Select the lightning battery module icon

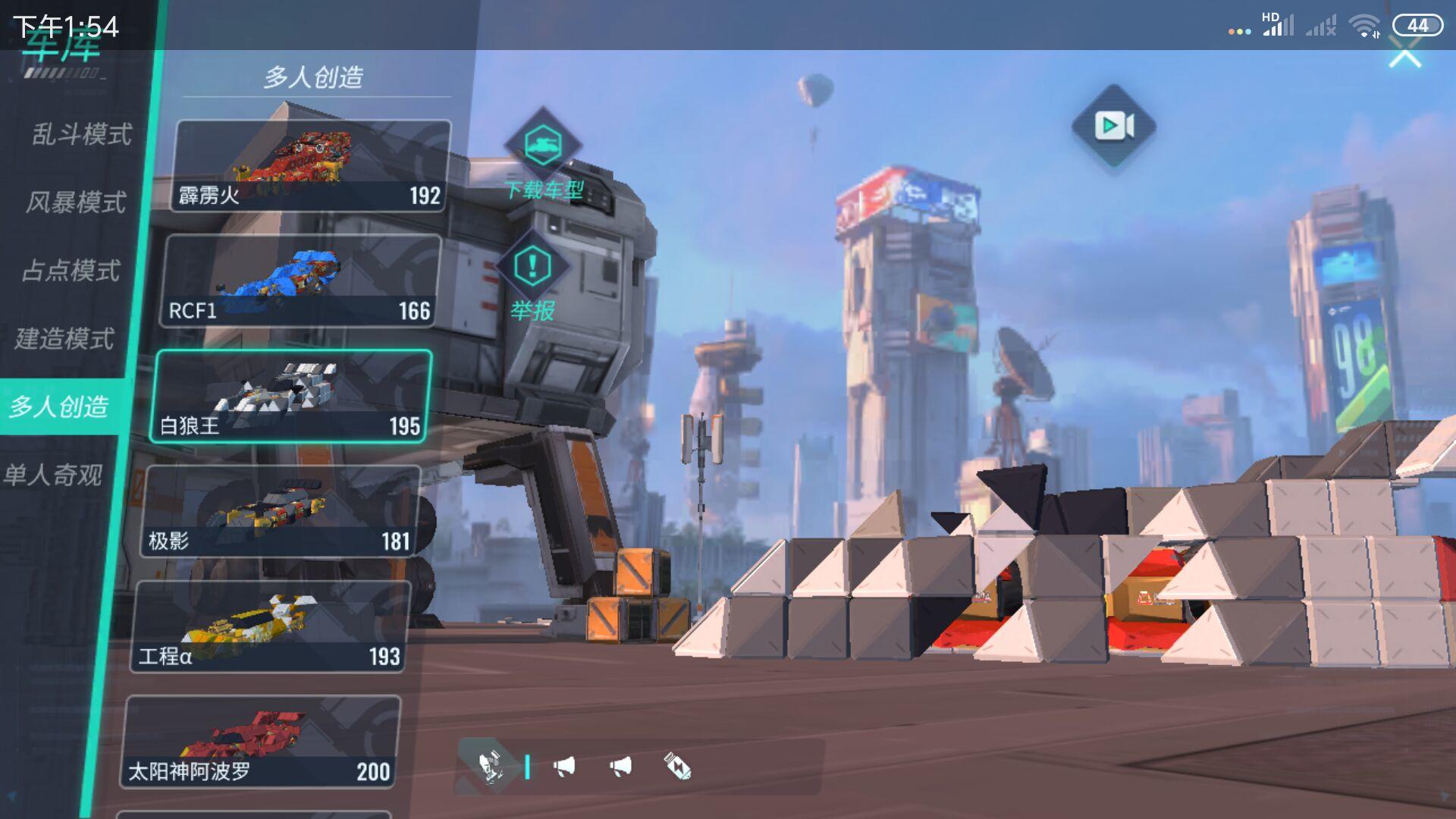coord(677,767)
